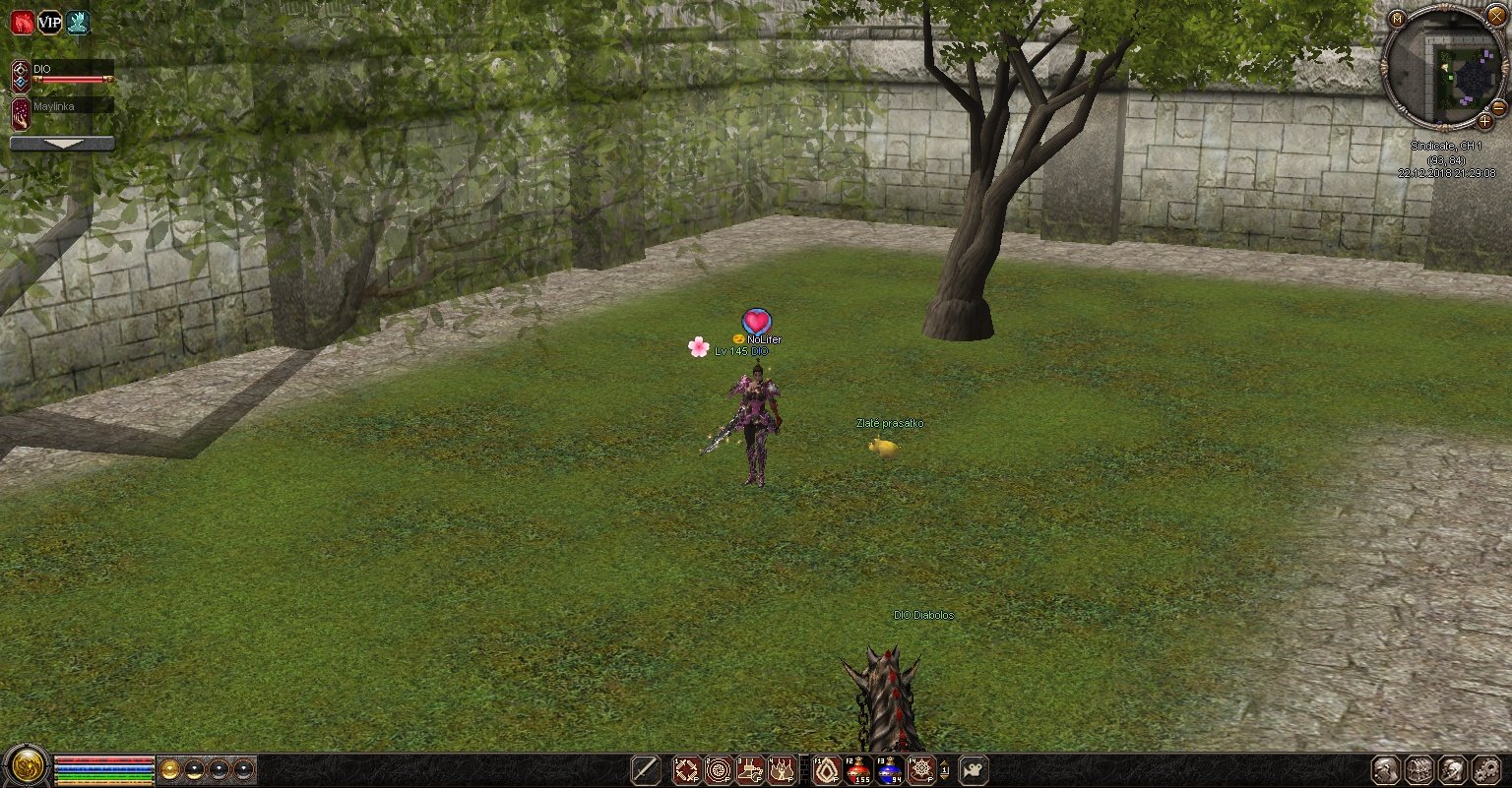Activate the spiral skill in slot 2
The width and height of the screenshot is (1512, 788).
[x=719, y=769]
